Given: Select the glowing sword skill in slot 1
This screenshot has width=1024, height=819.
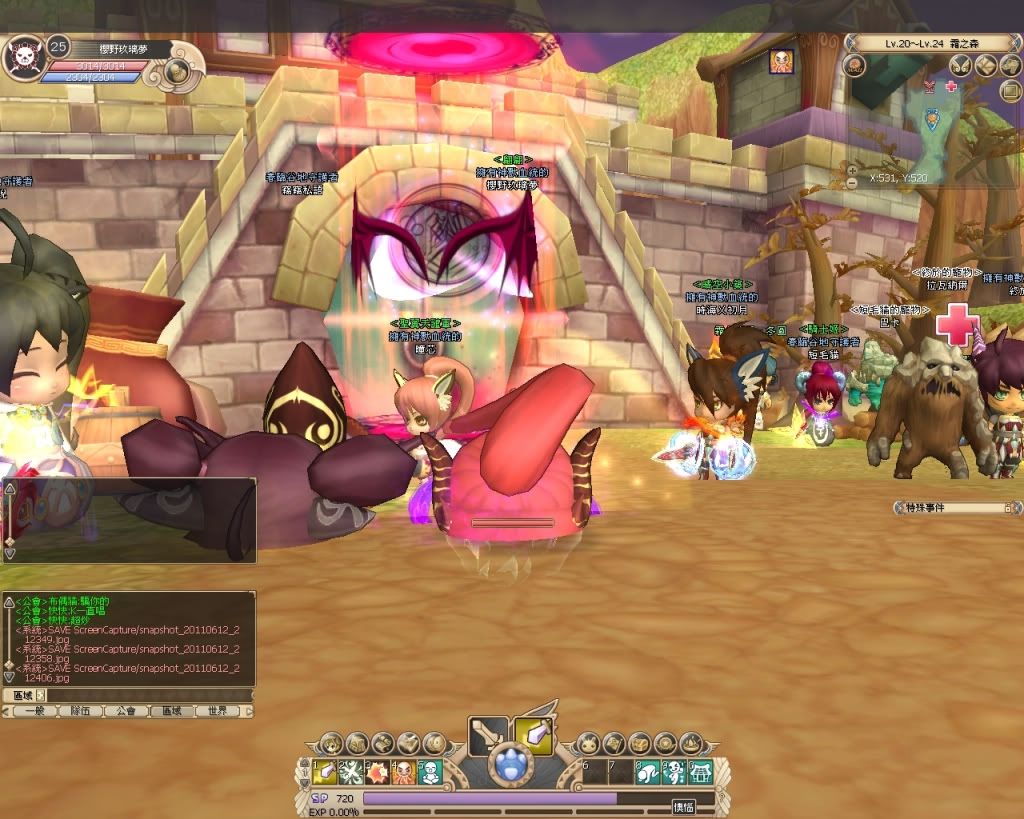Looking at the screenshot, I should coord(323,771).
